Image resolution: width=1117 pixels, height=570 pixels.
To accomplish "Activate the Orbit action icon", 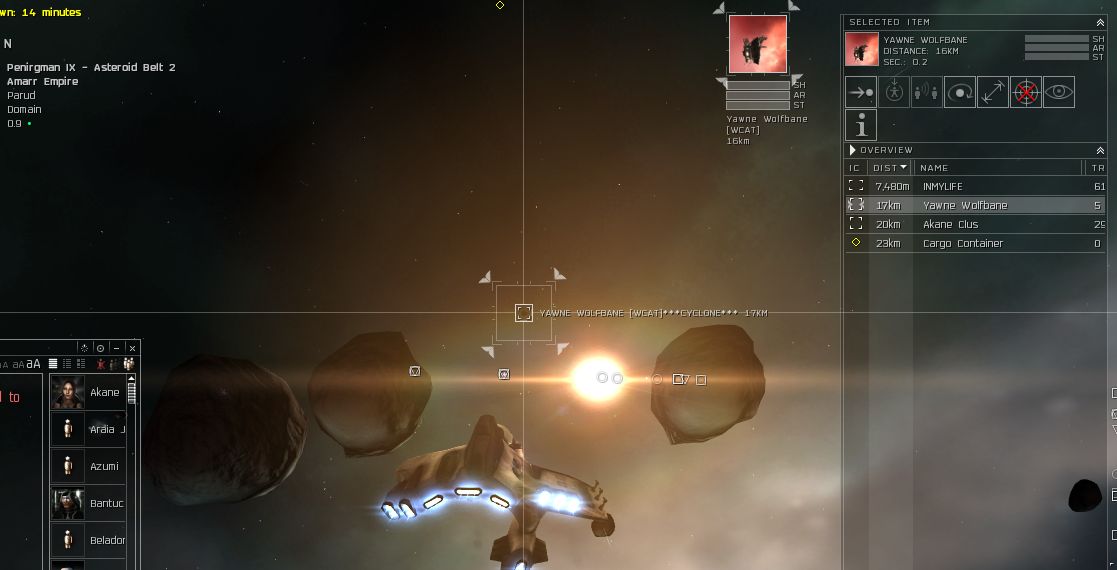I will point(960,92).
